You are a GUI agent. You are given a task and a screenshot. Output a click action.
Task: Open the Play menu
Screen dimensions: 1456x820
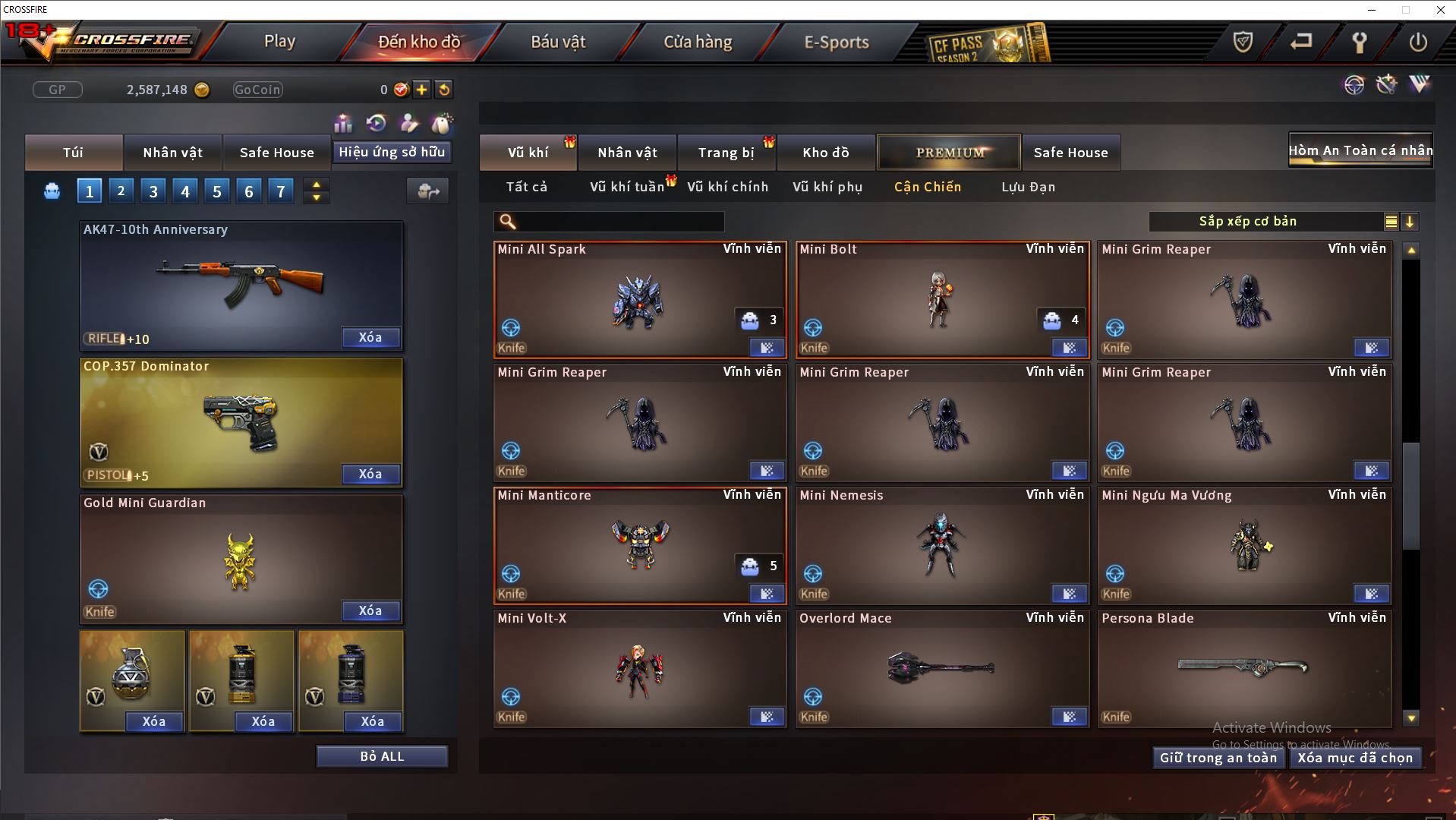coord(279,42)
